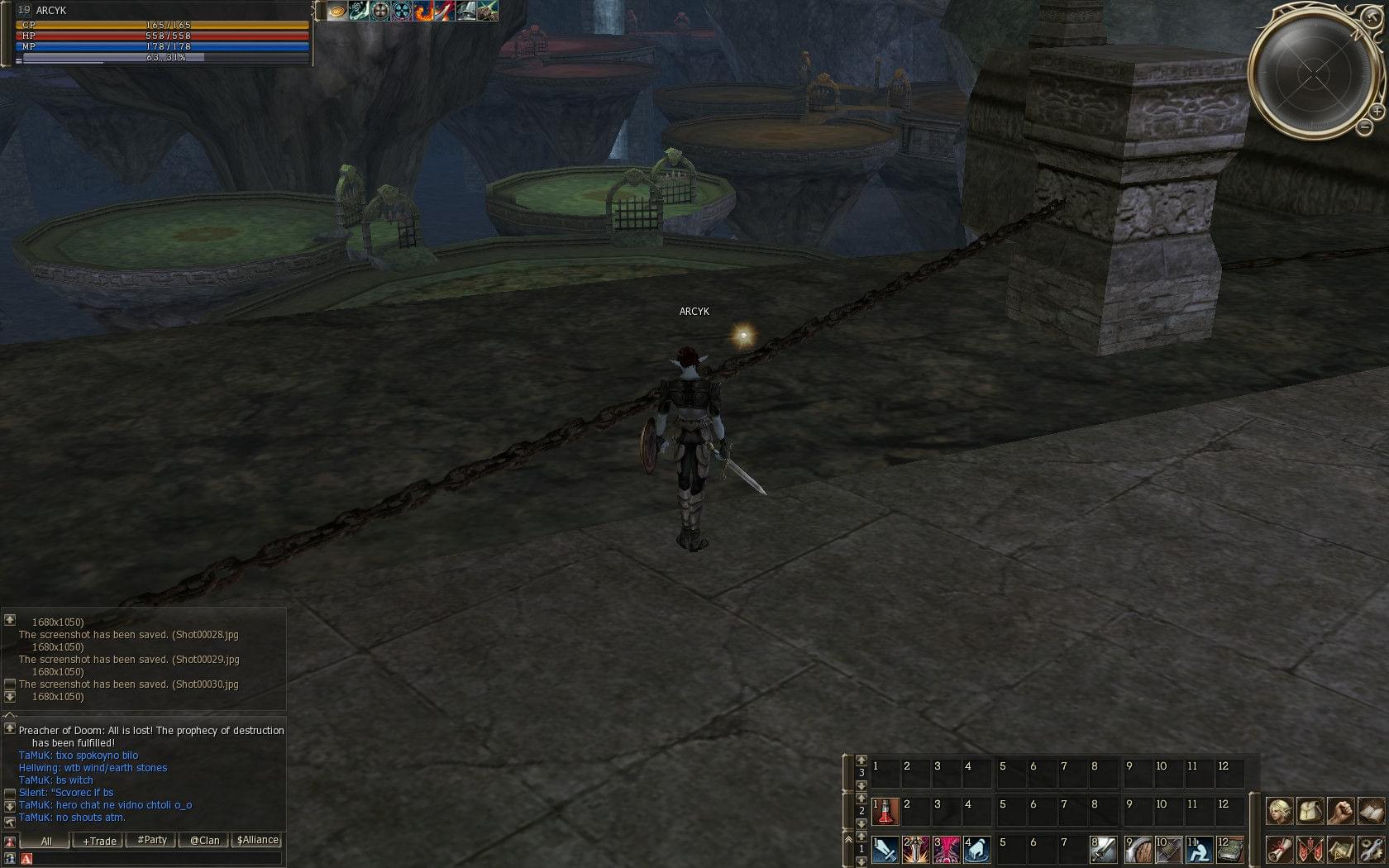Open system options via wrench and gear icon
This screenshot has width=1389, height=868.
tap(1370, 849)
